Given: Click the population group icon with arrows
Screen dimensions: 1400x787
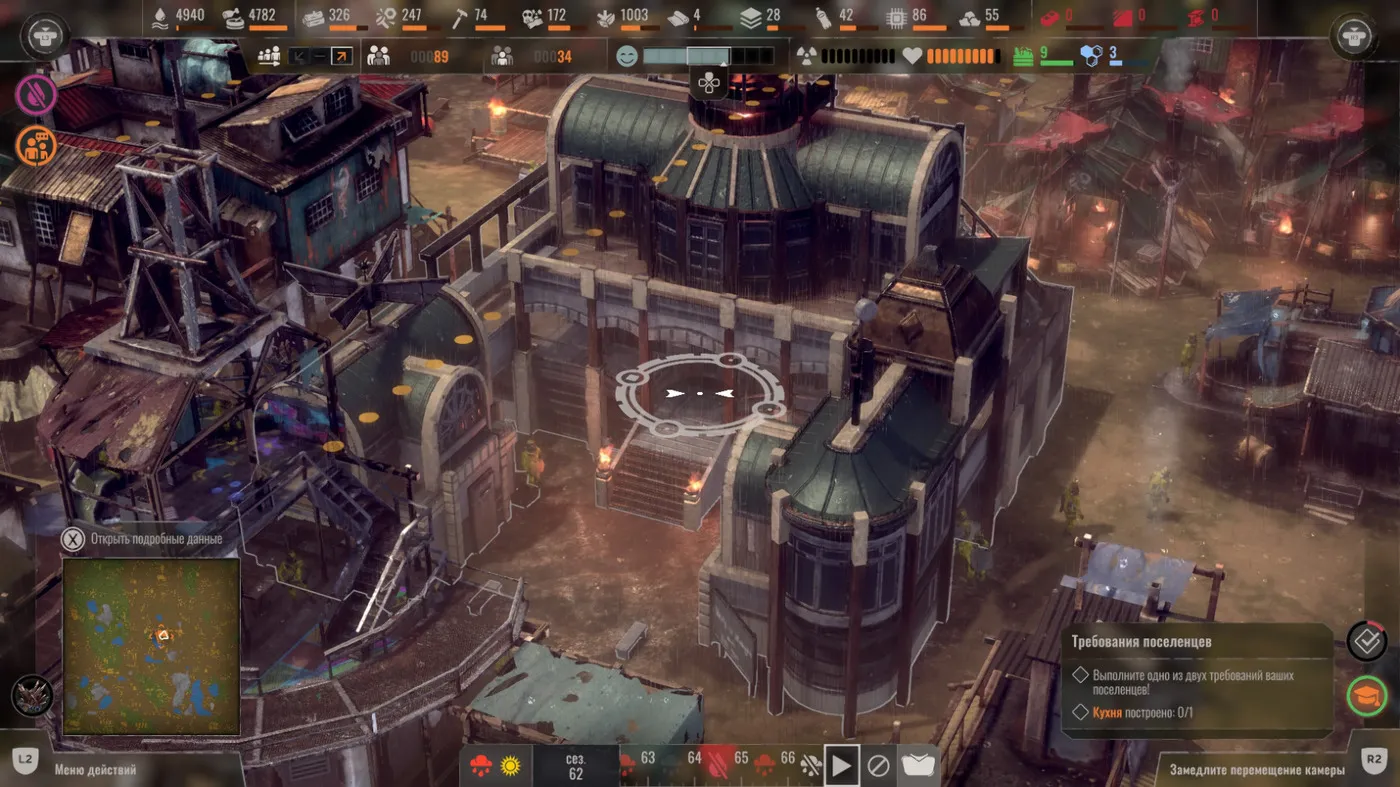Looking at the screenshot, I should (269, 57).
